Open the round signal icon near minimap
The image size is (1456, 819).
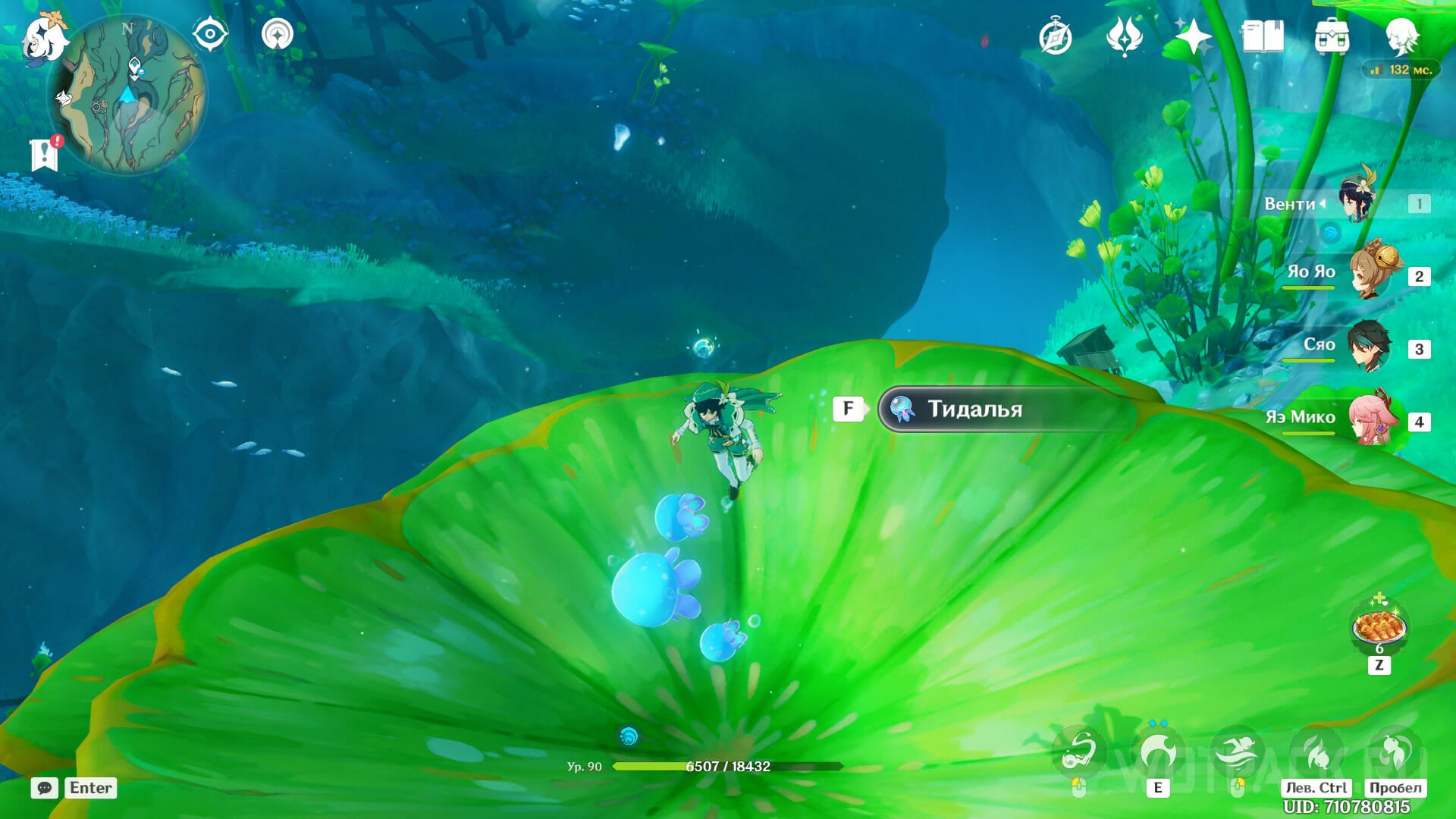(278, 35)
